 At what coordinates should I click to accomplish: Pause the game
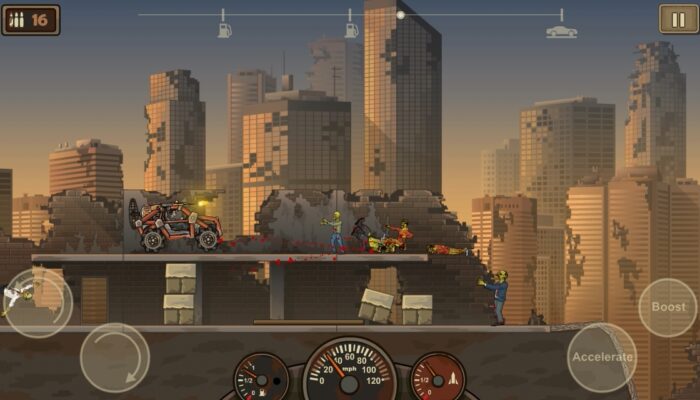coord(678,19)
